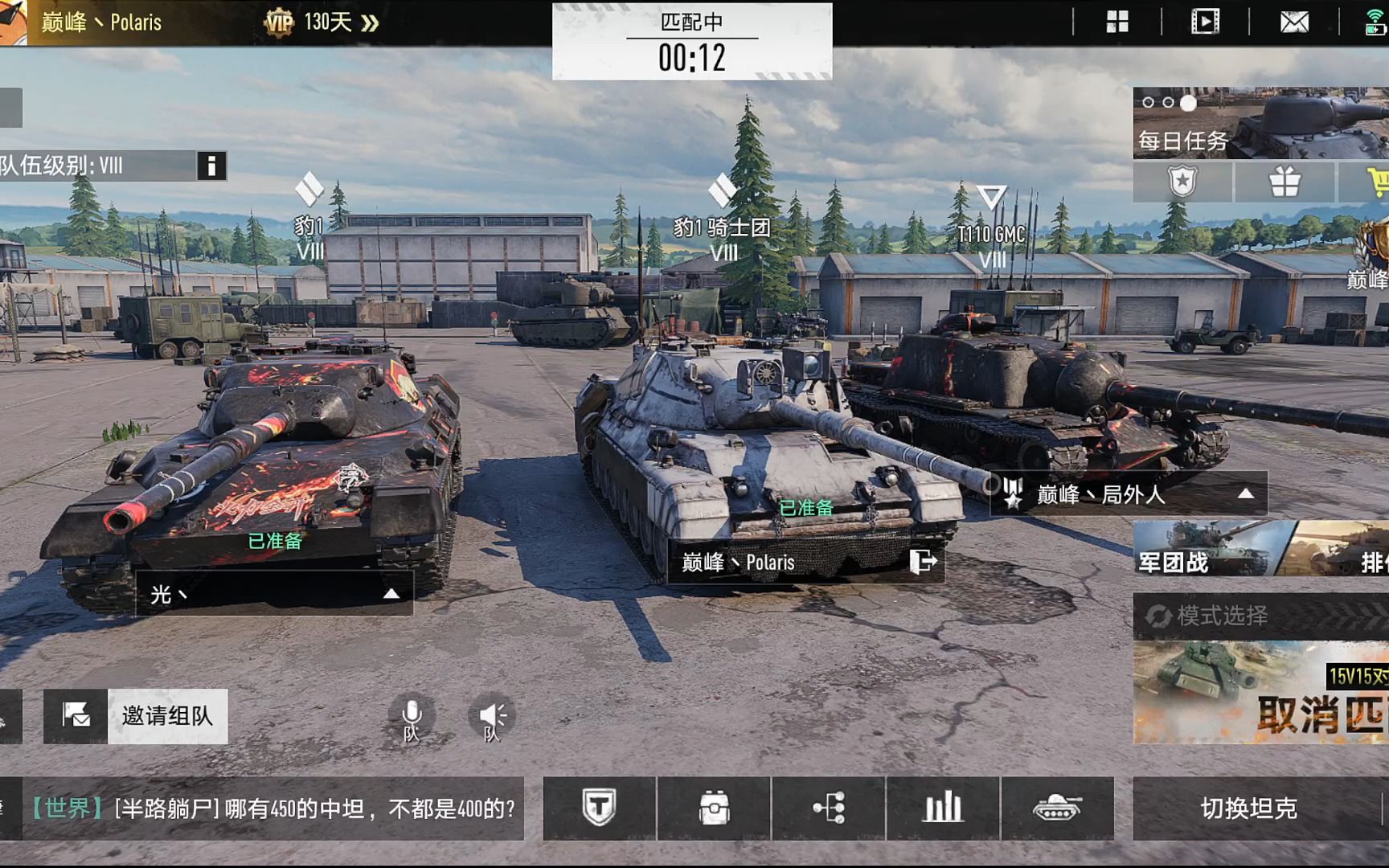Open the world chat message box
Image resolution: width=1389 pixels, height=868 pixels.
tap(273, 809)
